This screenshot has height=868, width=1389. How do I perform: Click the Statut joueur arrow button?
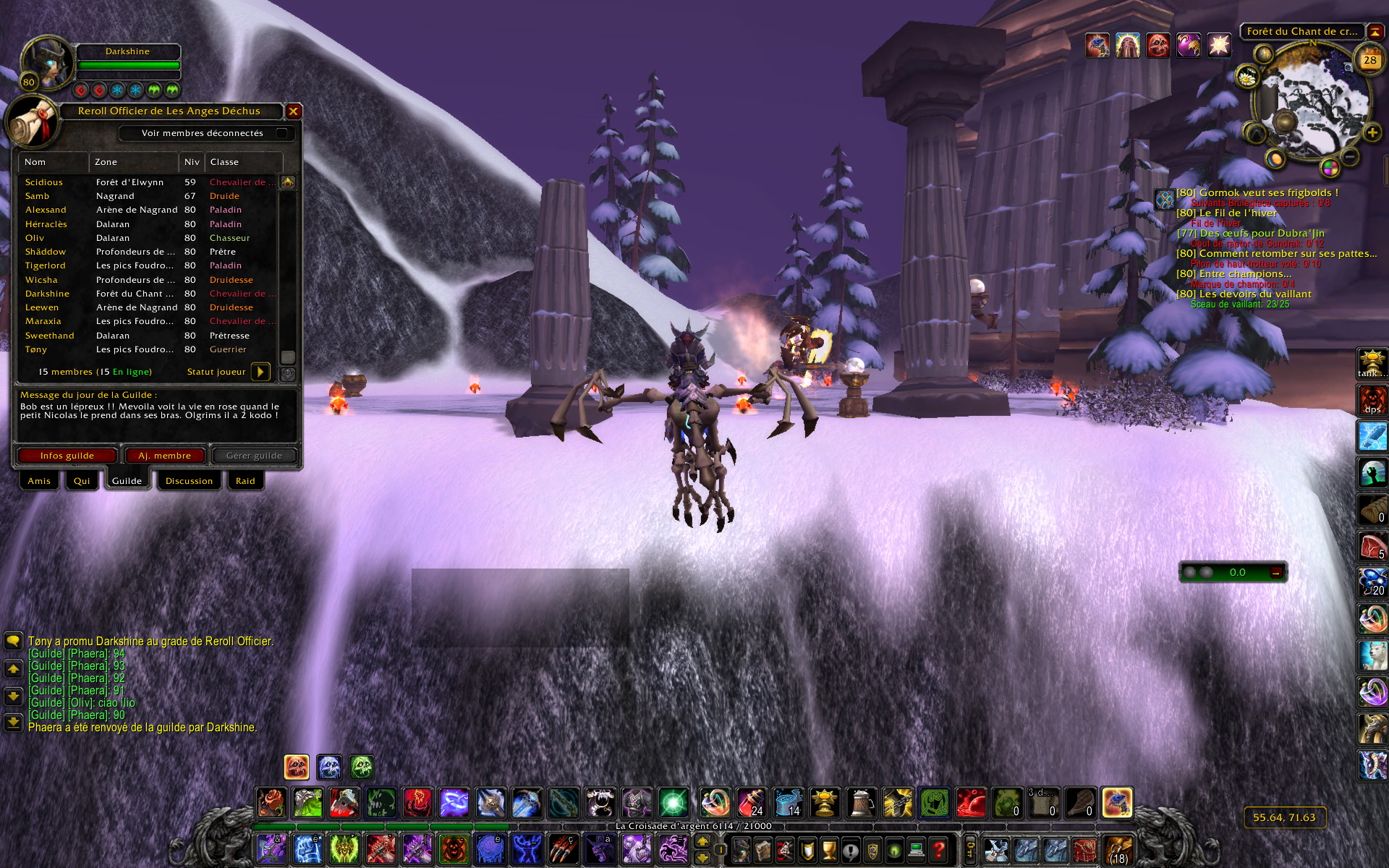click(x=260, y=372)
